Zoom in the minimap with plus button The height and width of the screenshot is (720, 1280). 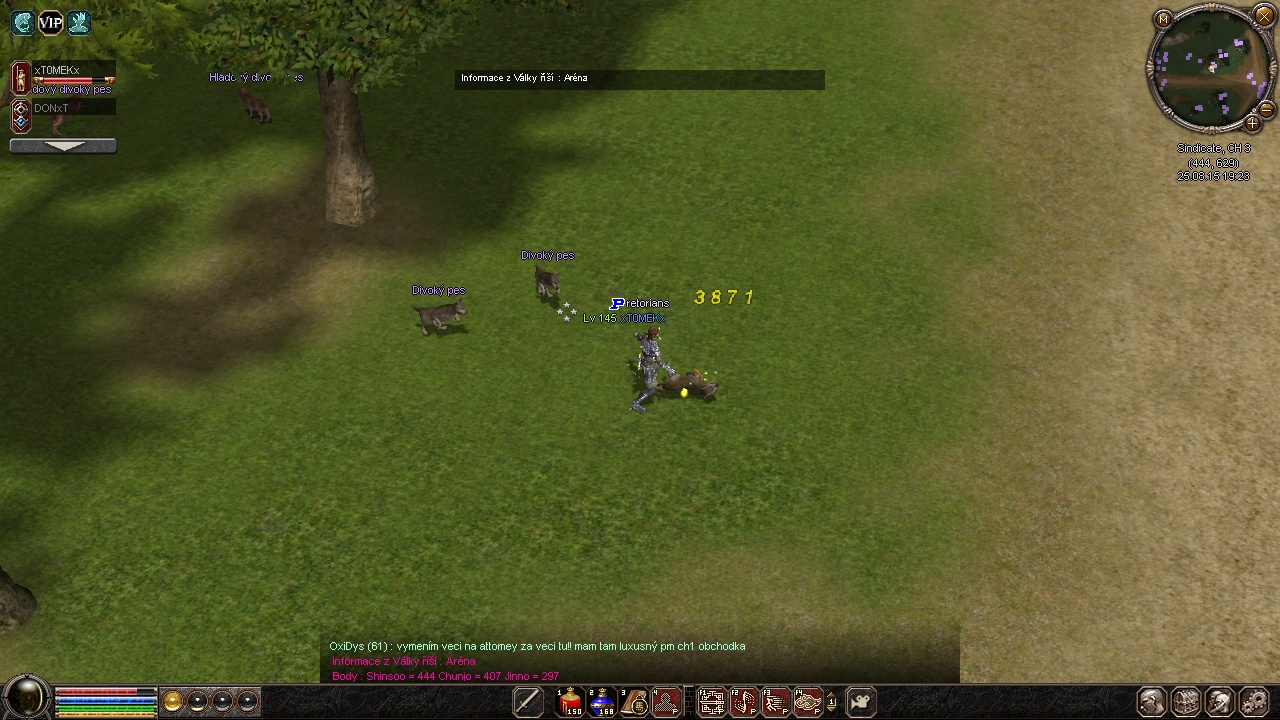1252,124
